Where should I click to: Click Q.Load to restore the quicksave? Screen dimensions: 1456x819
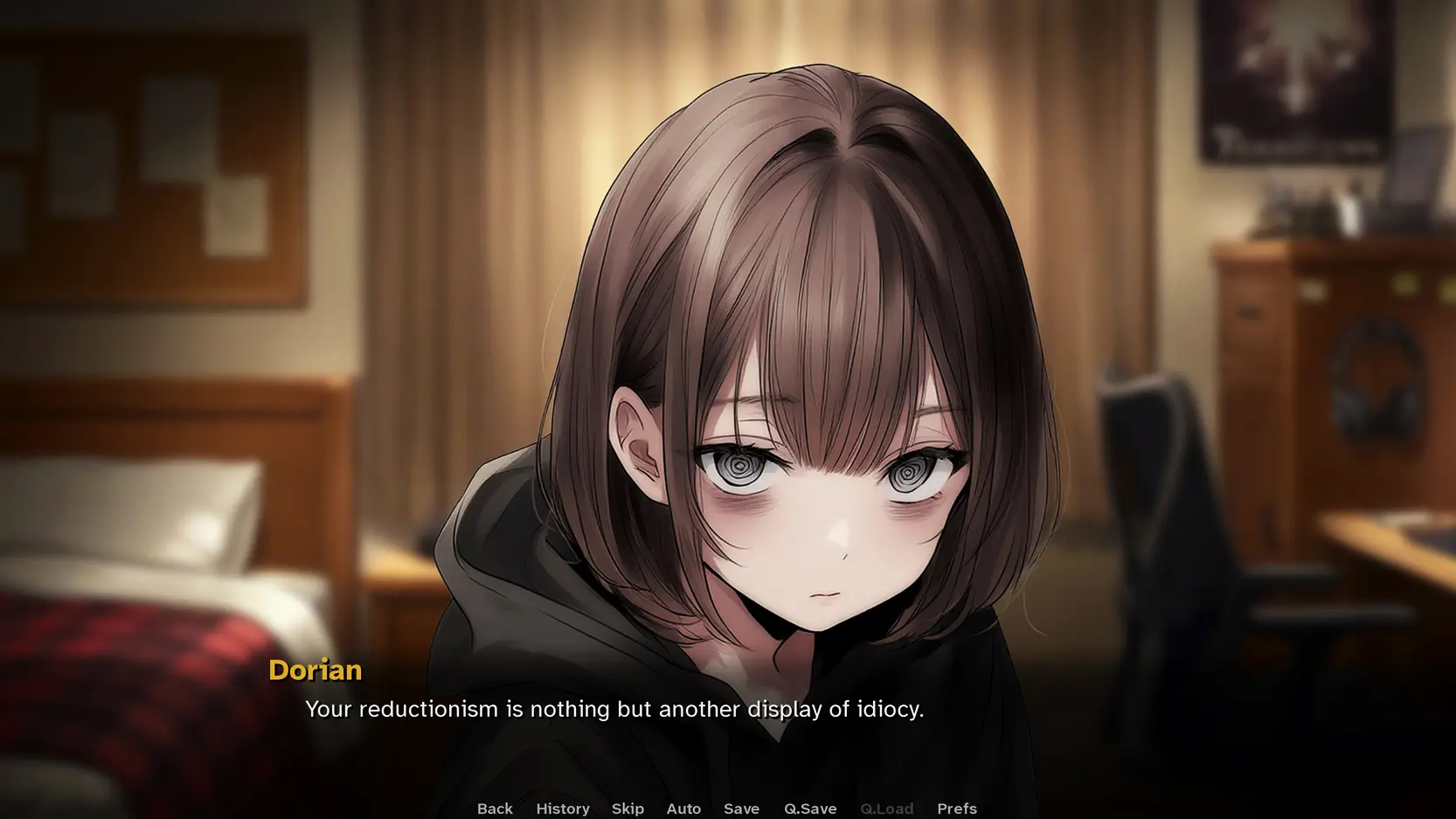(x=886, y=809)
